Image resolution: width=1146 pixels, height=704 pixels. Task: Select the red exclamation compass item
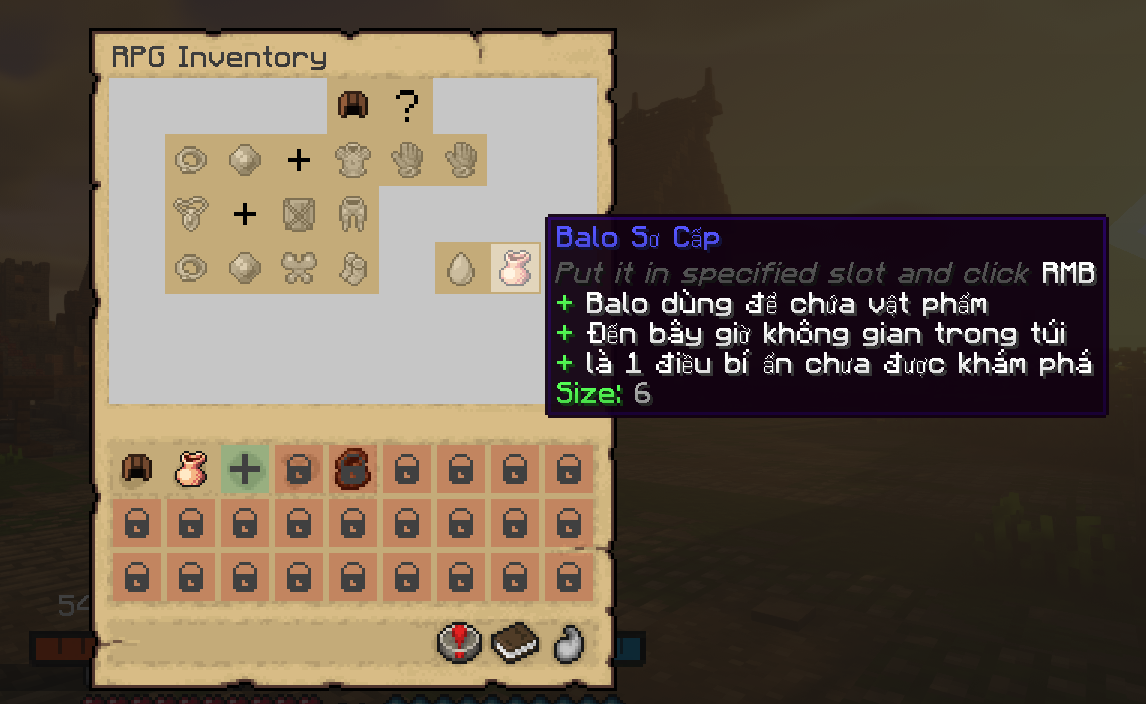(x=460, y=643)
